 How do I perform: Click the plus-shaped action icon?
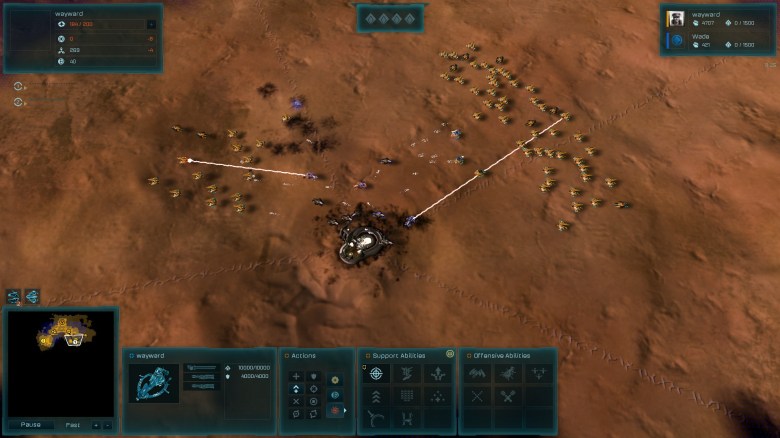(296, 376)
